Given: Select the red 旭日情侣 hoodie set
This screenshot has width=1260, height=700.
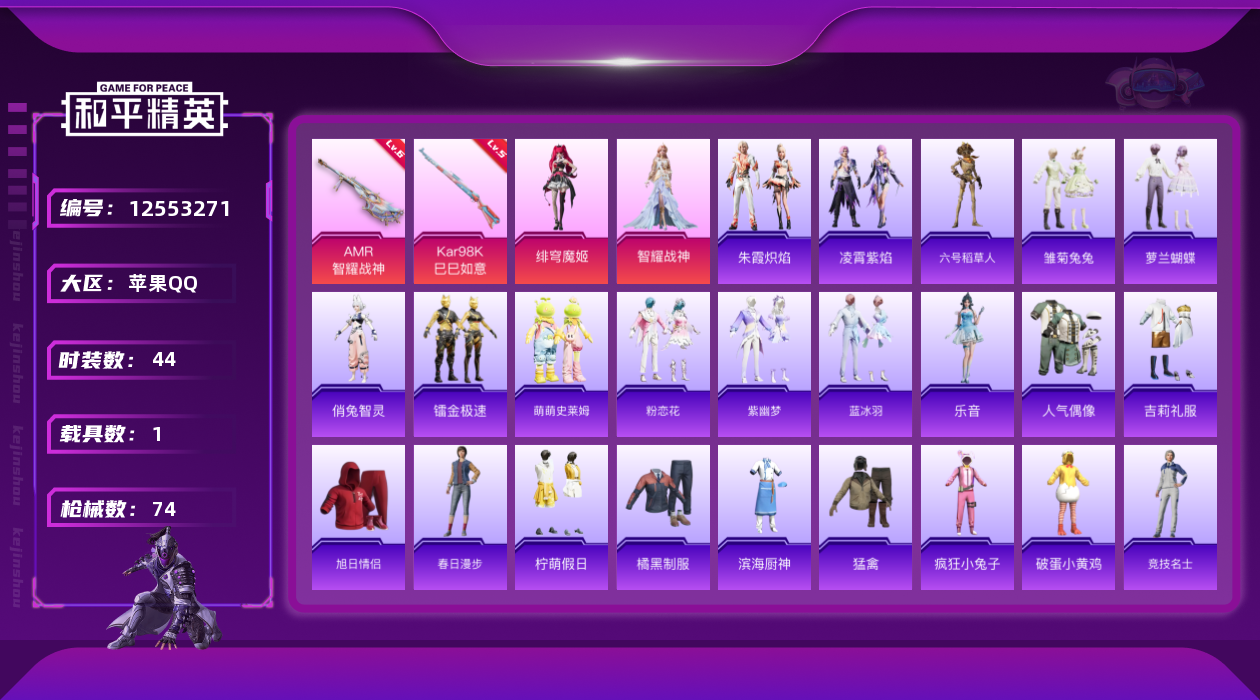Looking at the screenshot, I should tap(358, 516).
